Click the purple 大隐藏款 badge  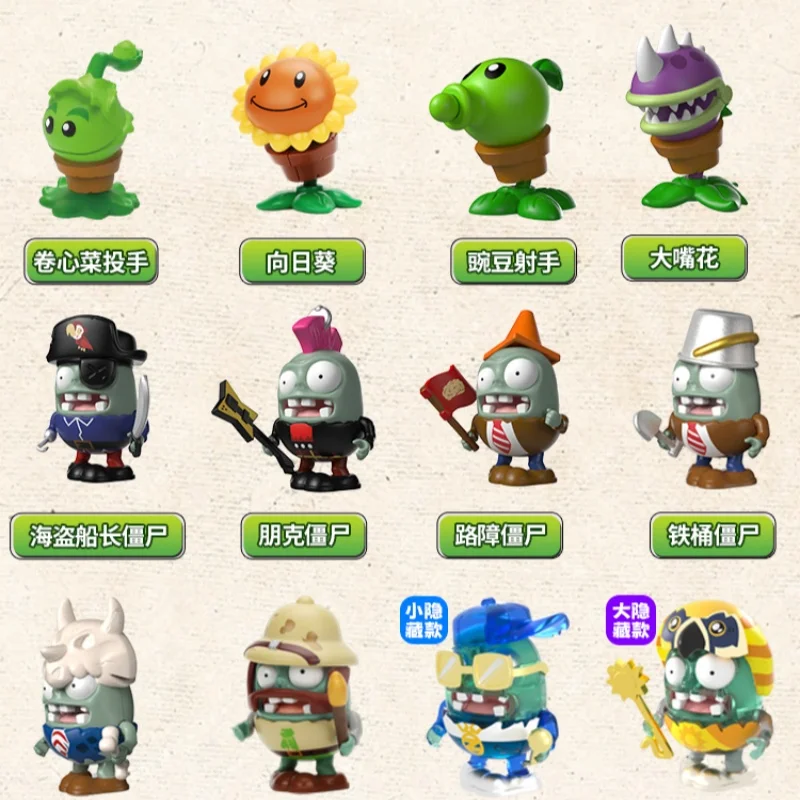click(631, 619)
